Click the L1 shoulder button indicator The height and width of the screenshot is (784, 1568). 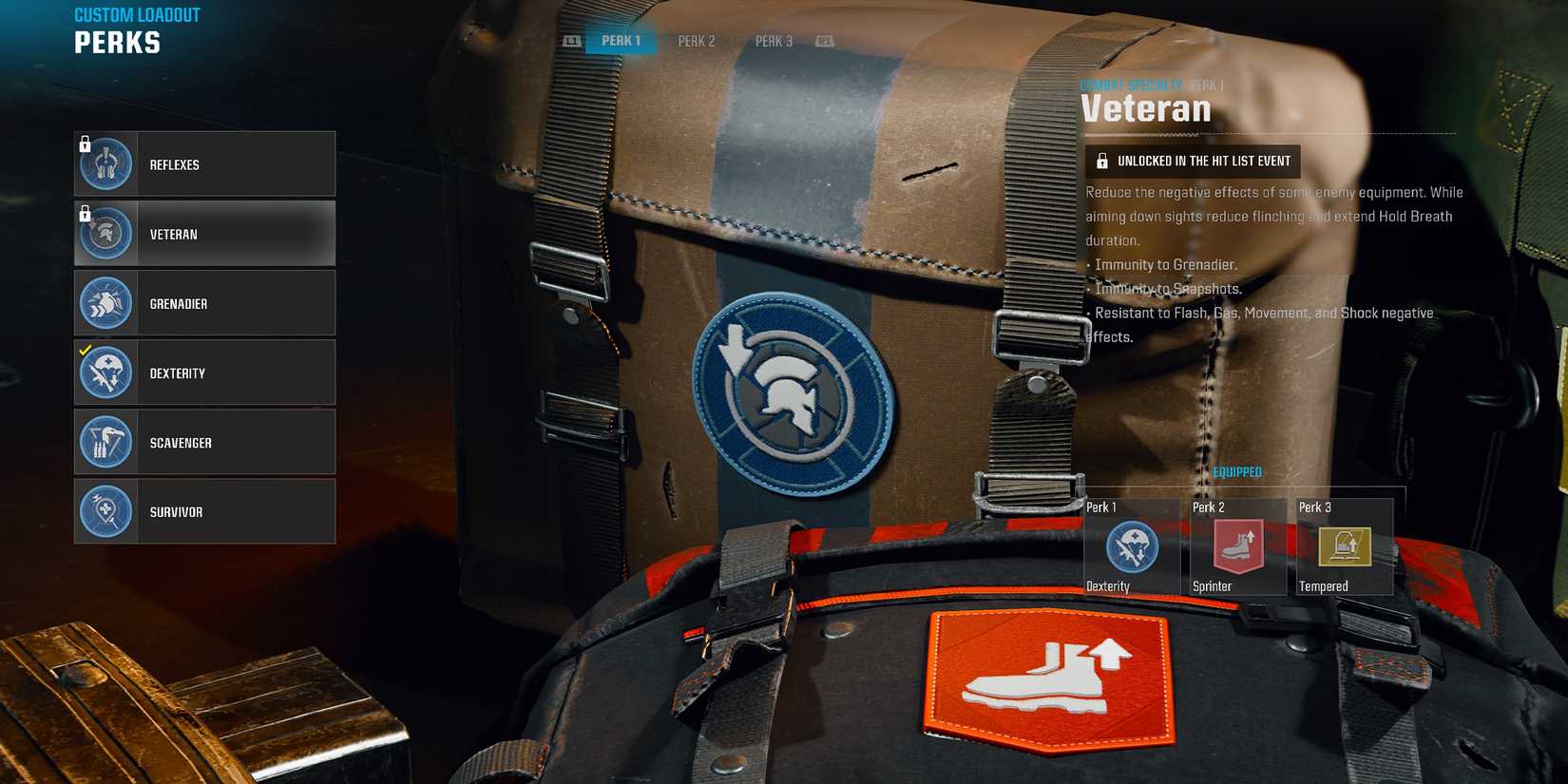572,40
